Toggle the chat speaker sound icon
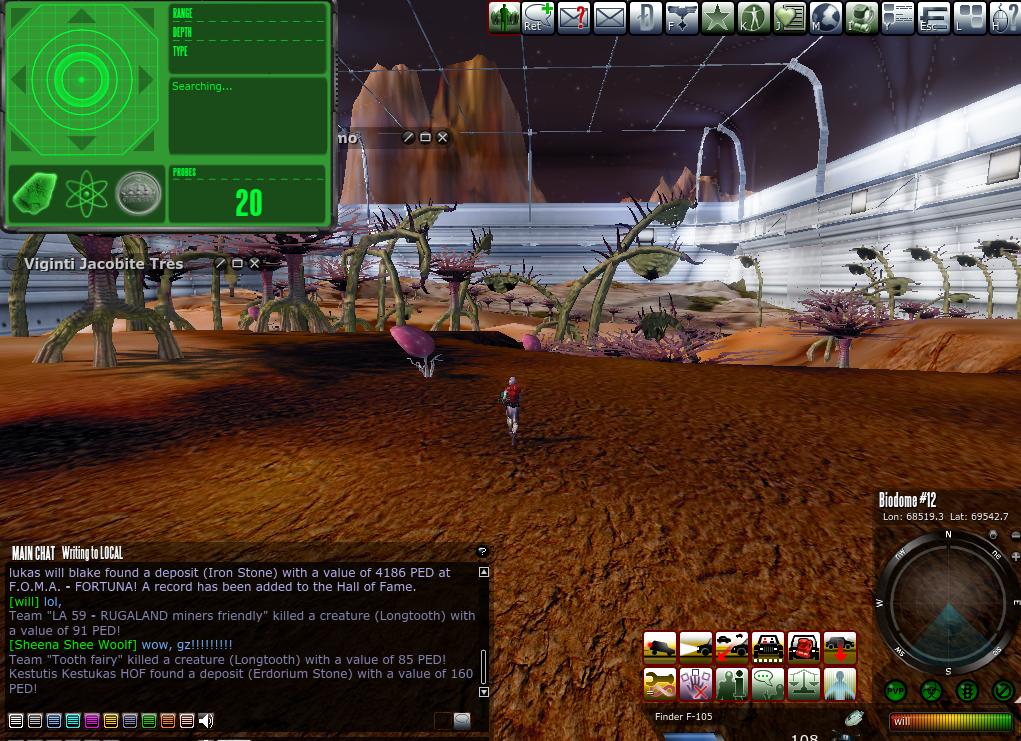1021x741 pixels. click(206, 720)
